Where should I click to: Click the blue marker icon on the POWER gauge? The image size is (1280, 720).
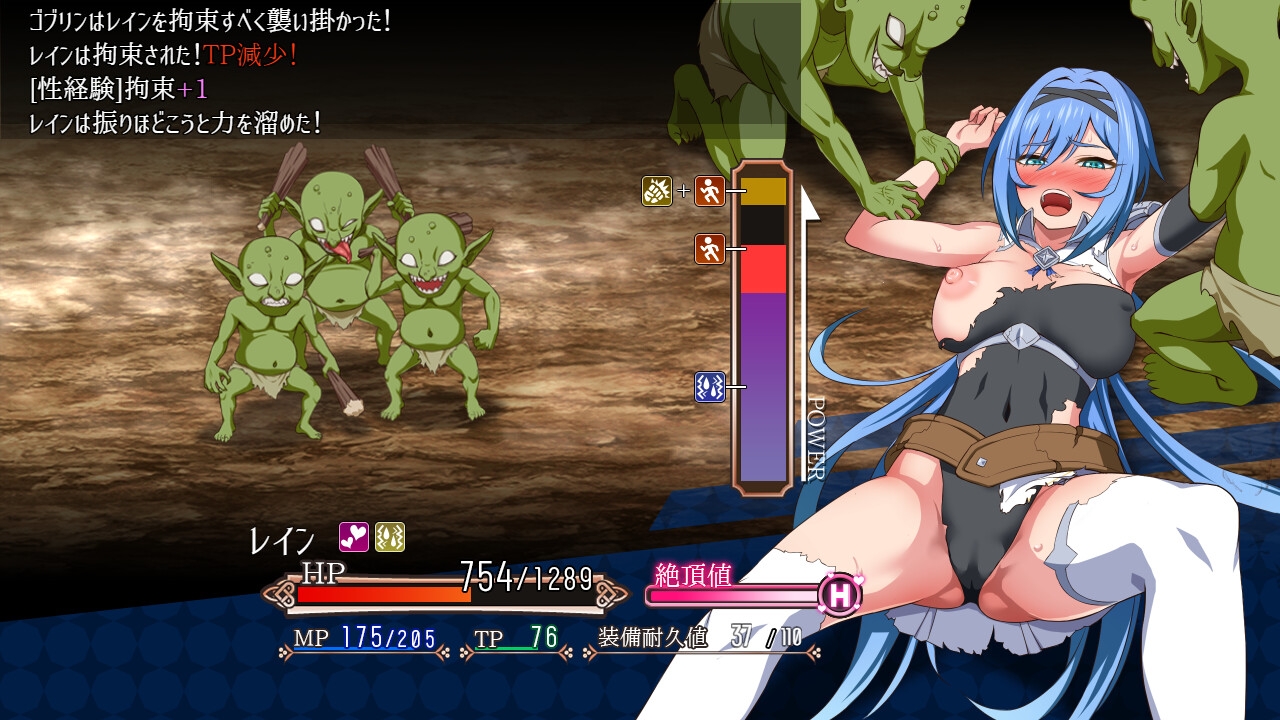click(x=709, y=386)
